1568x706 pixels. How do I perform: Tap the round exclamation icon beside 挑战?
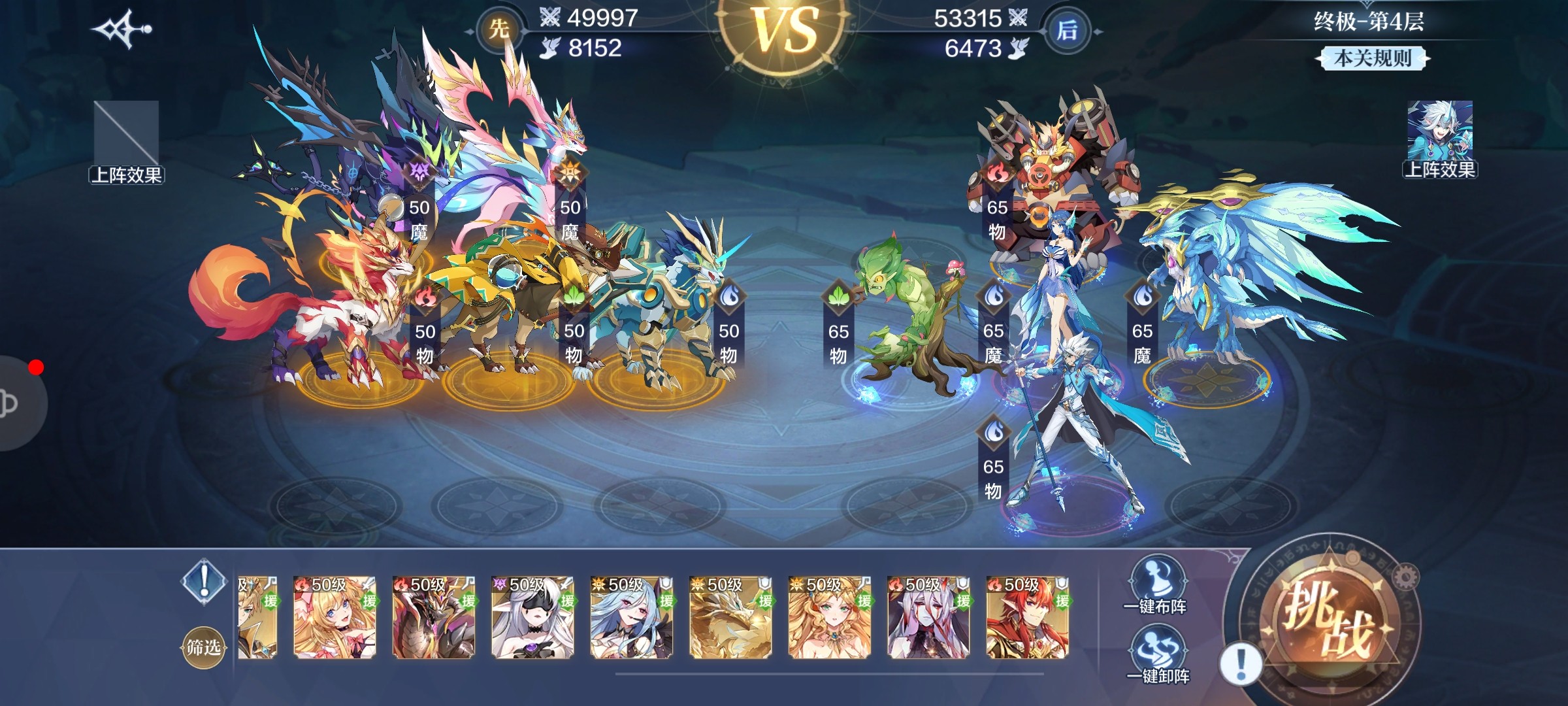point(1240,664)
